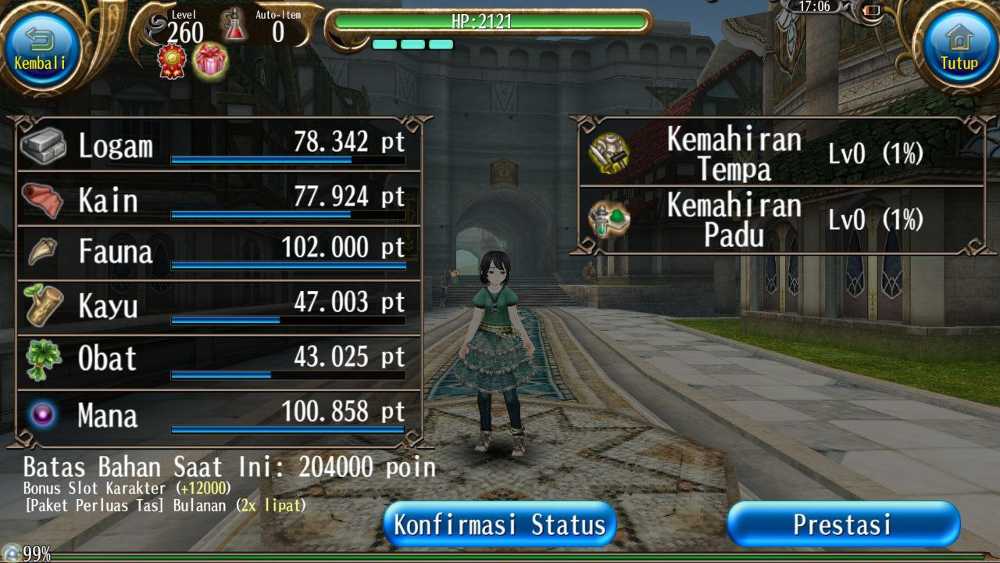This screenshot has width=1000, height=563.
Task: Click the red rosette medal icon
Action: 173,62
